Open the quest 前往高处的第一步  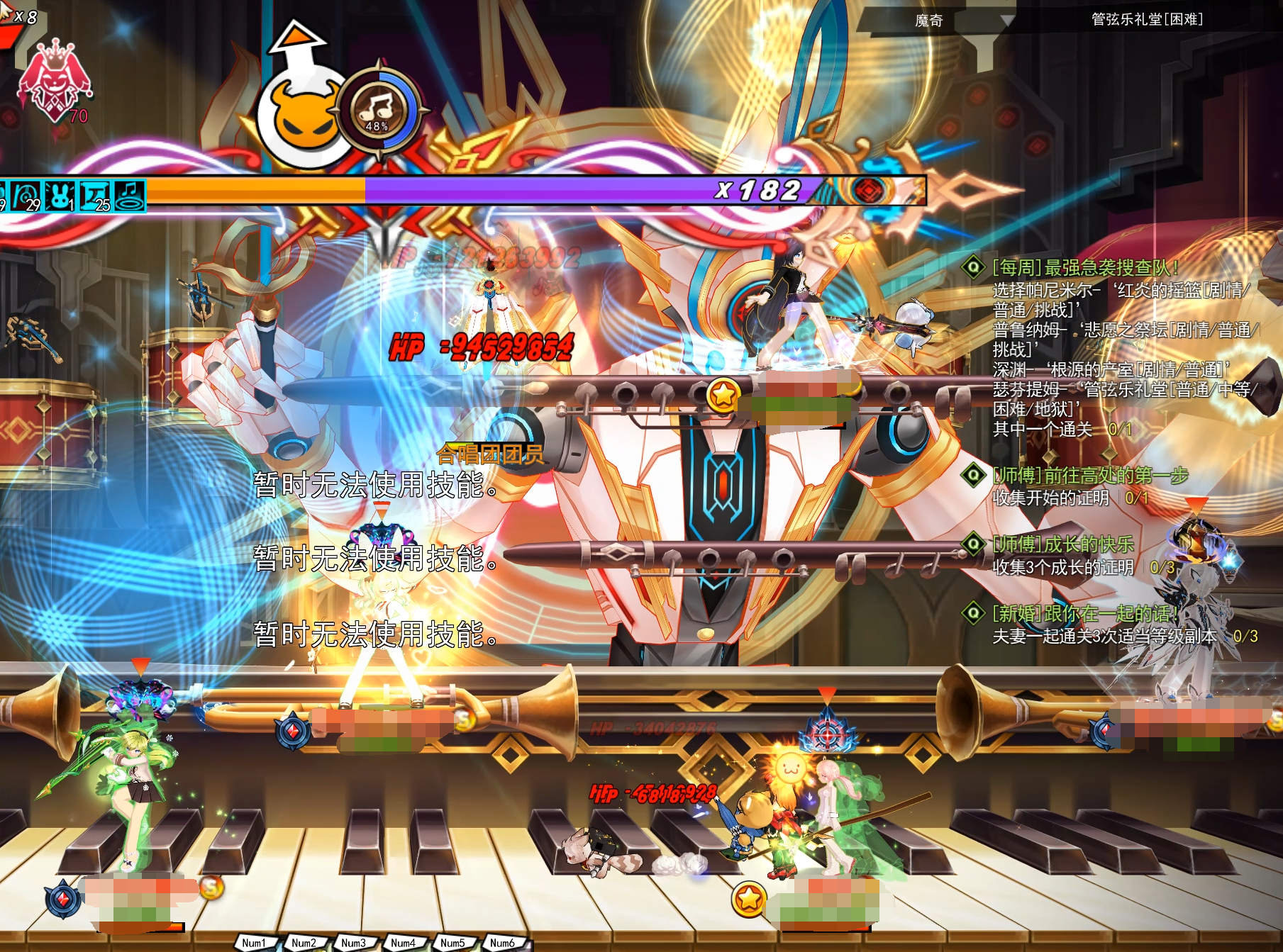pos(1089,476)
